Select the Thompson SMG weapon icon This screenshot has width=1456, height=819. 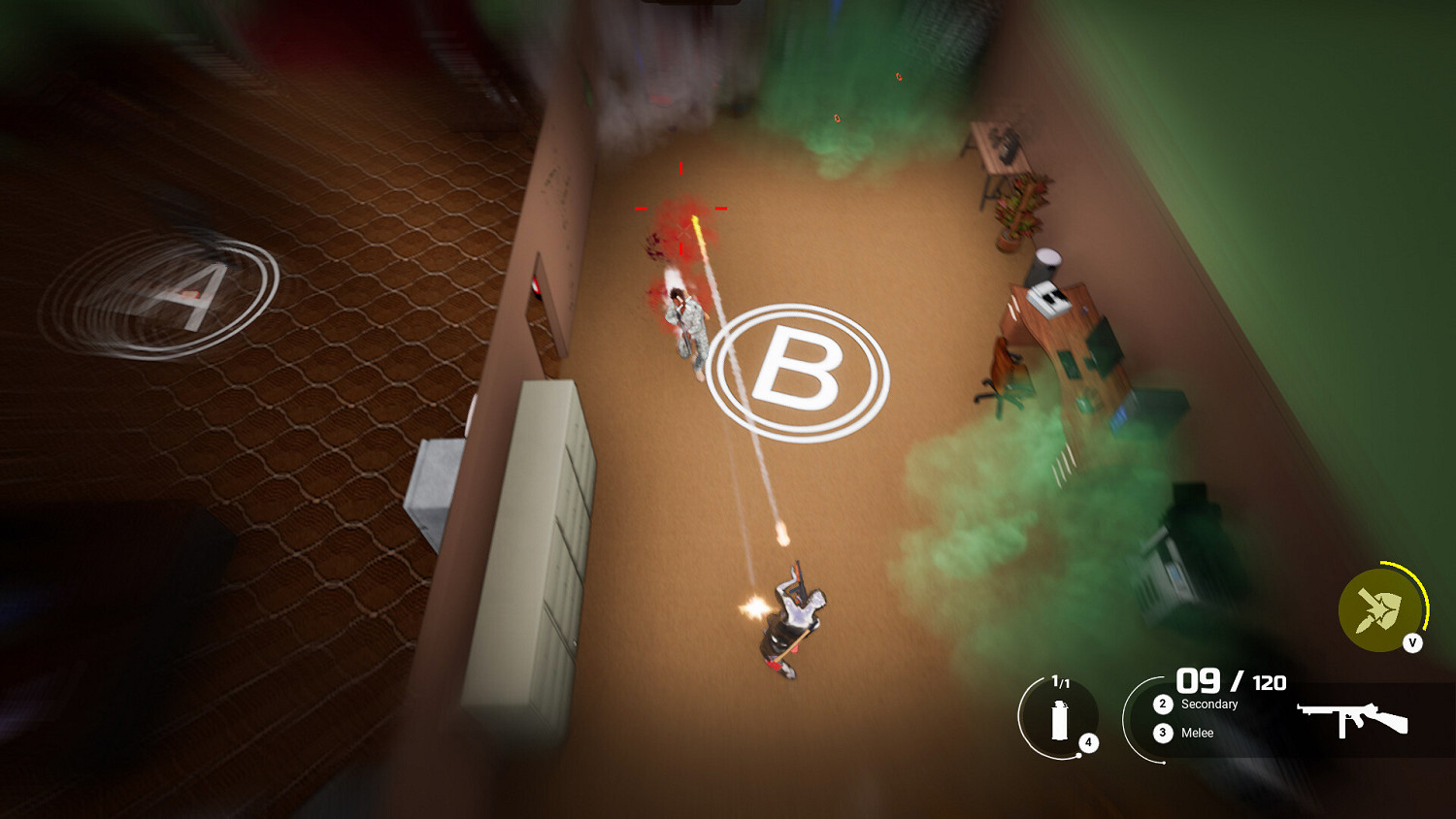pos(1351,716)
